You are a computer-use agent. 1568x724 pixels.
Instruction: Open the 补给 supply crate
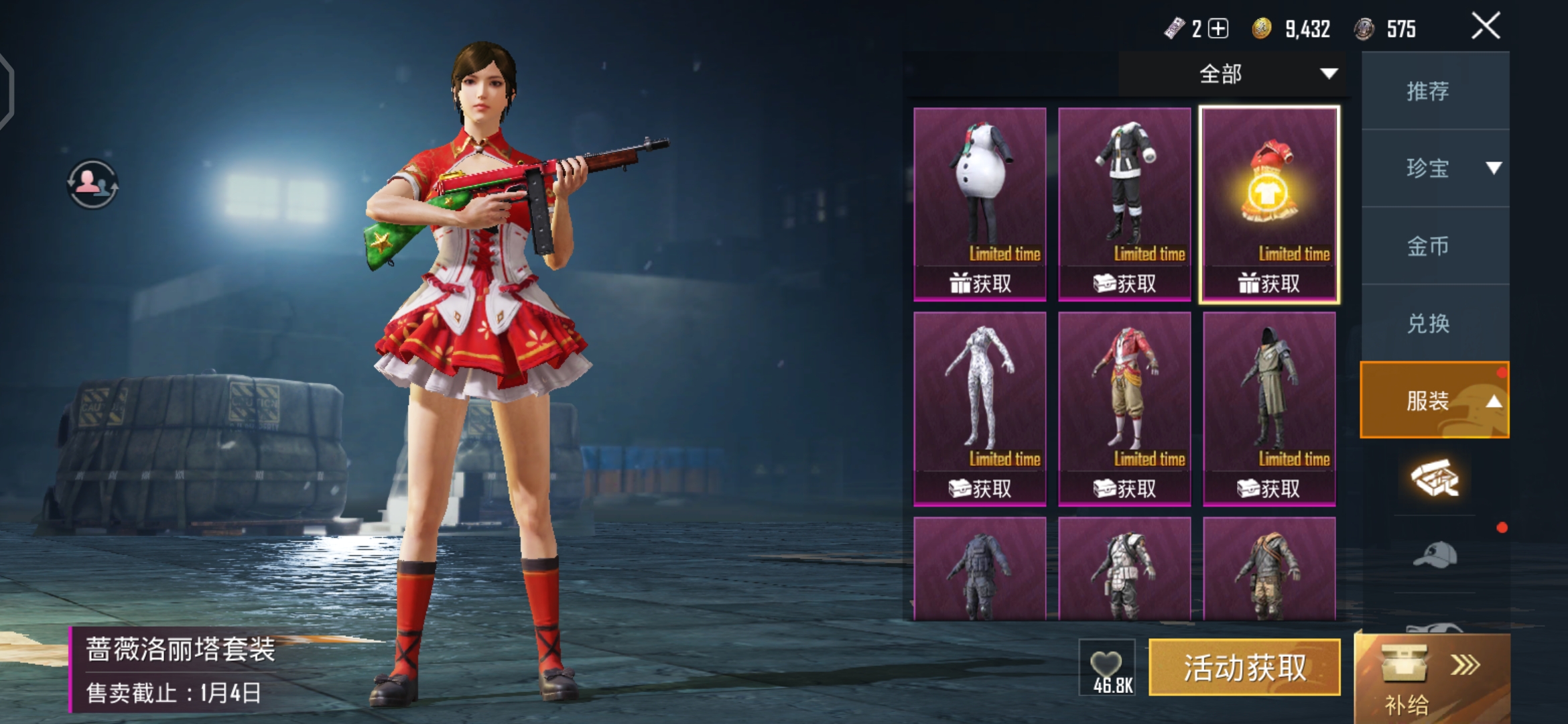1431,677
